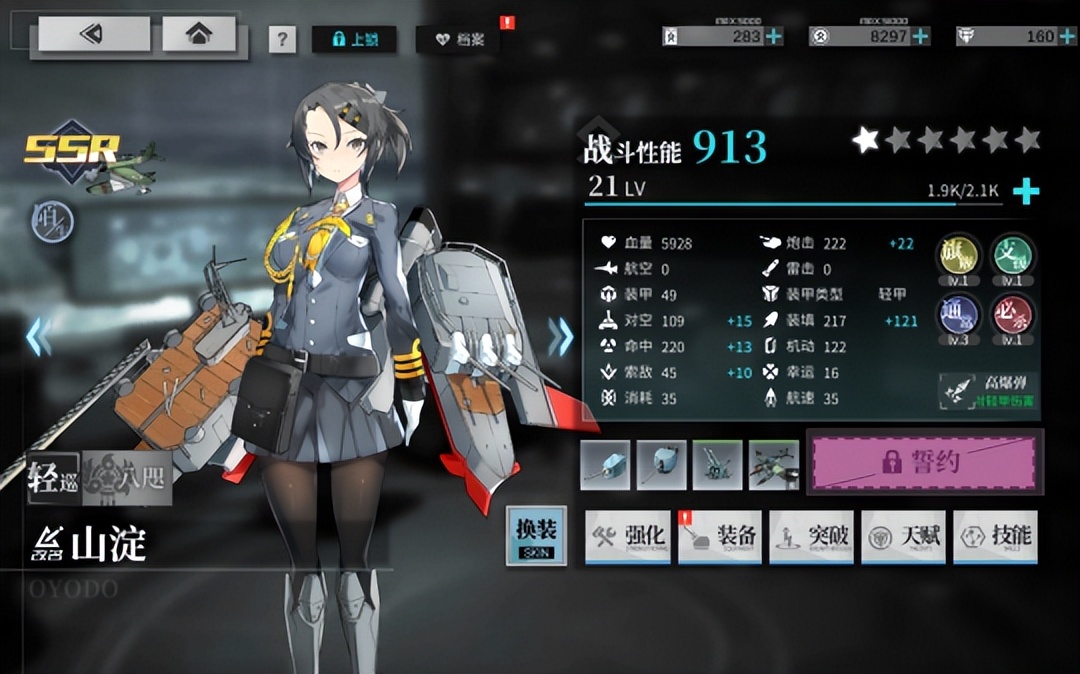Viewport: 1080px width, 674px height.
Task: Open the 强化 strengthen menu
Action: (629, 536)
